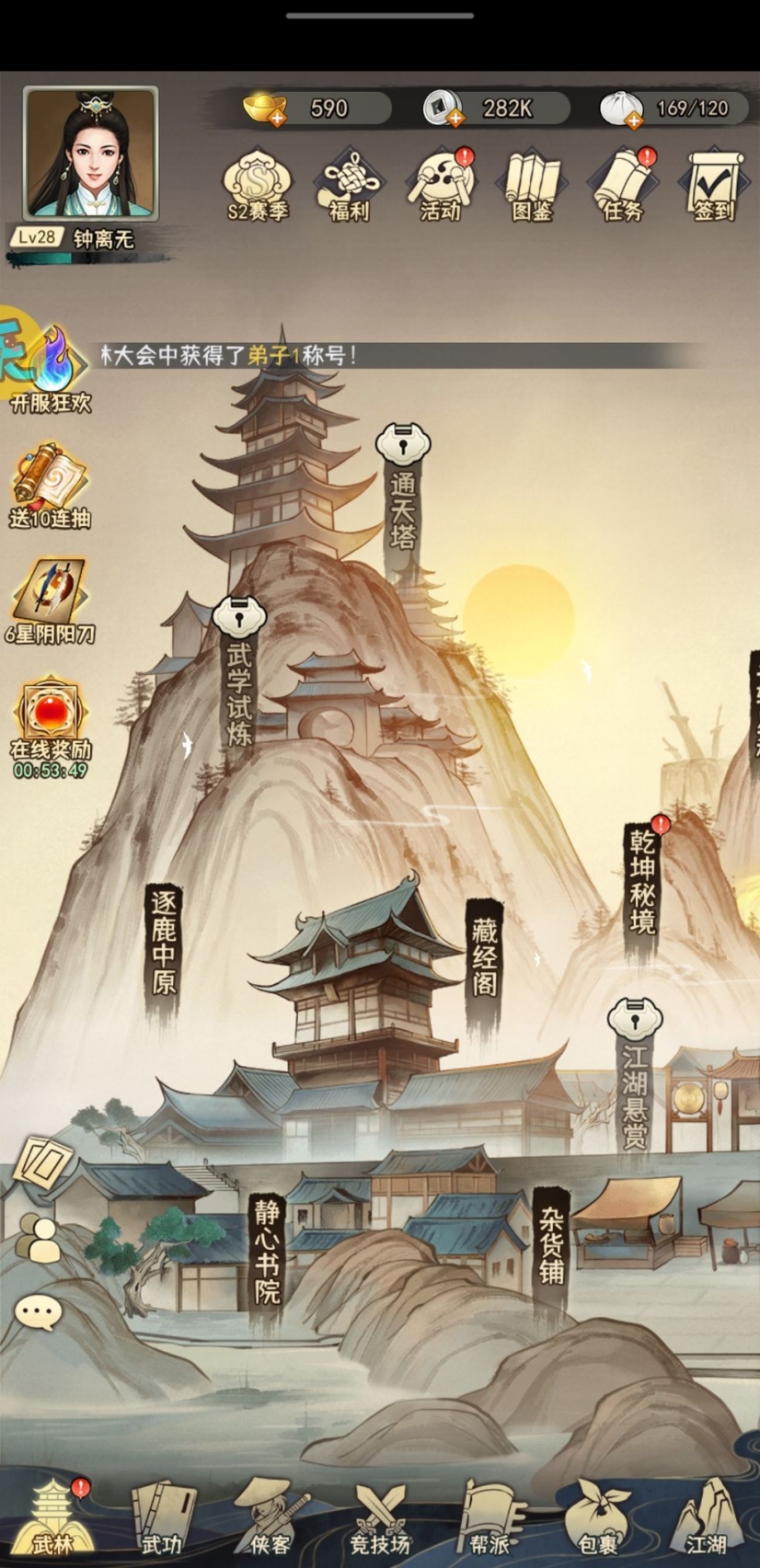
Task: Claim the 送10连抽 gift scroll
Action: point(50,486)
